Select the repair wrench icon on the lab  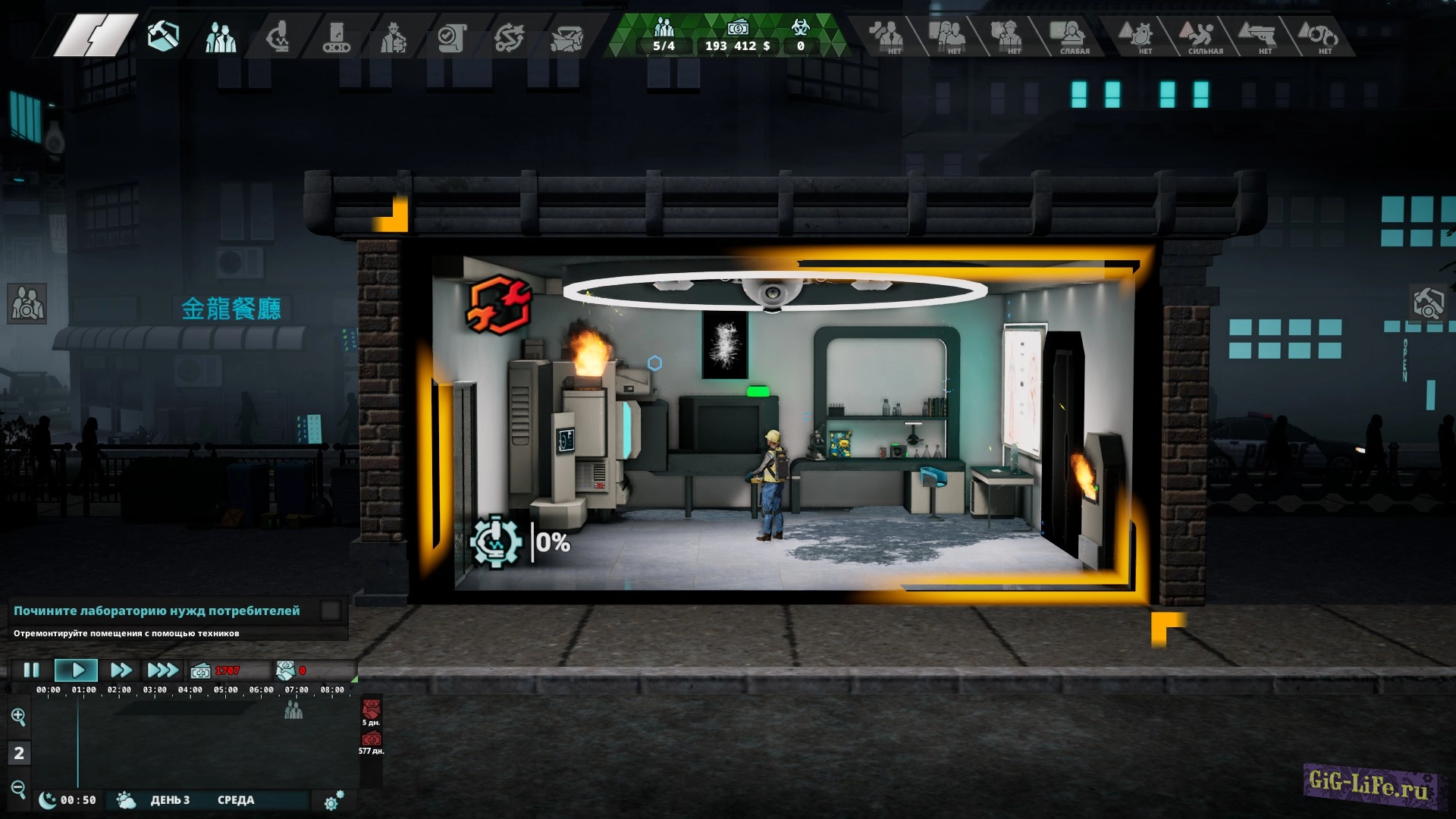pos(498,305)
